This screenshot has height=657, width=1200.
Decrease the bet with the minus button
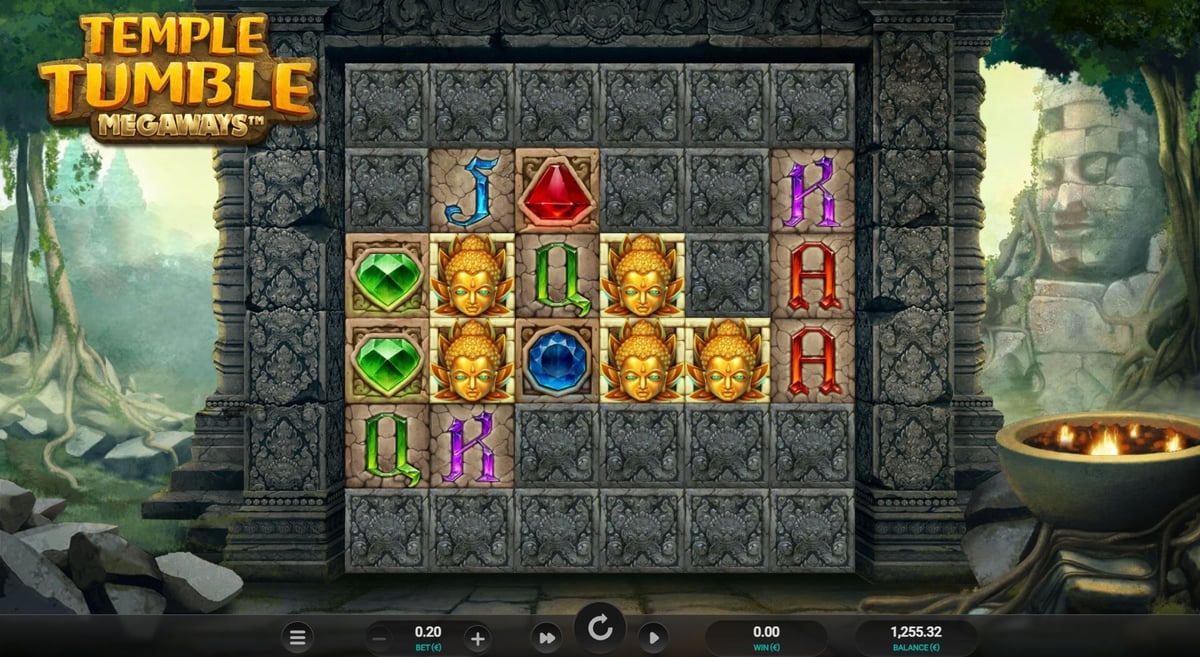(x=381, y=637)
